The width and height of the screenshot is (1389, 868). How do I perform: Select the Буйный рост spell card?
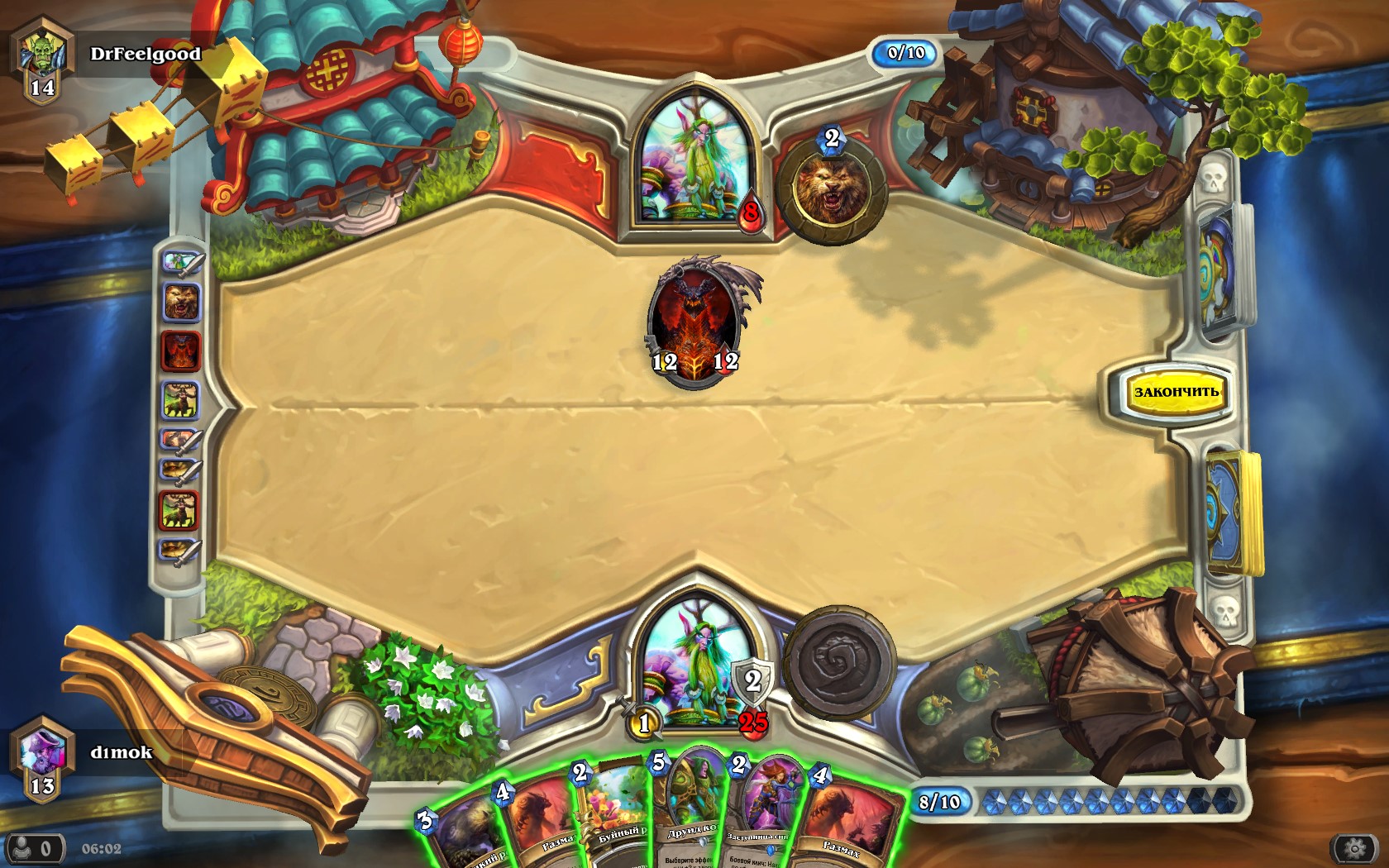click(x=616, y=814)
